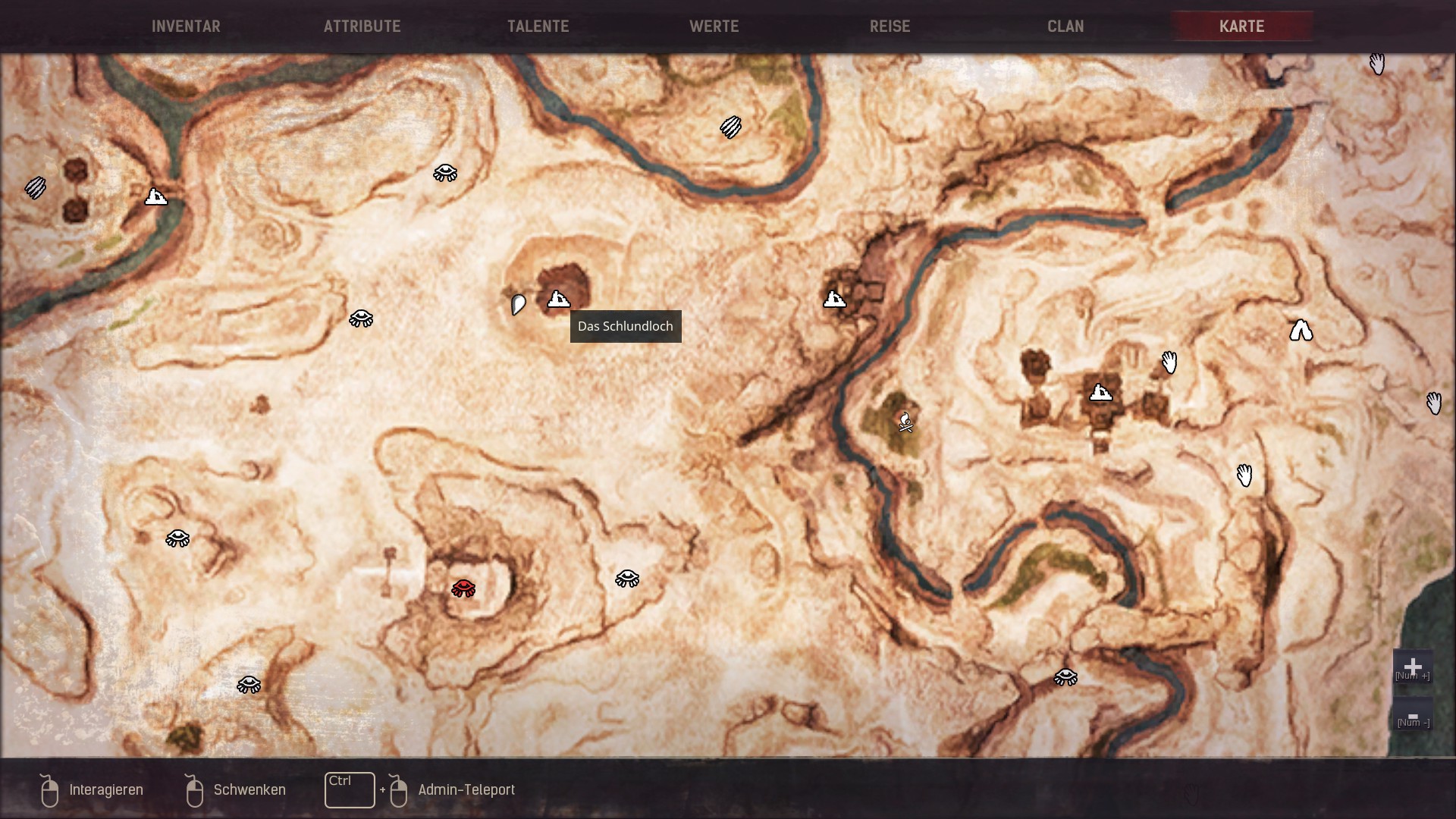This screenshot has height=819, width=1456.
Task: Select the active Karte tab
Action: click(x=1241, y=27)
